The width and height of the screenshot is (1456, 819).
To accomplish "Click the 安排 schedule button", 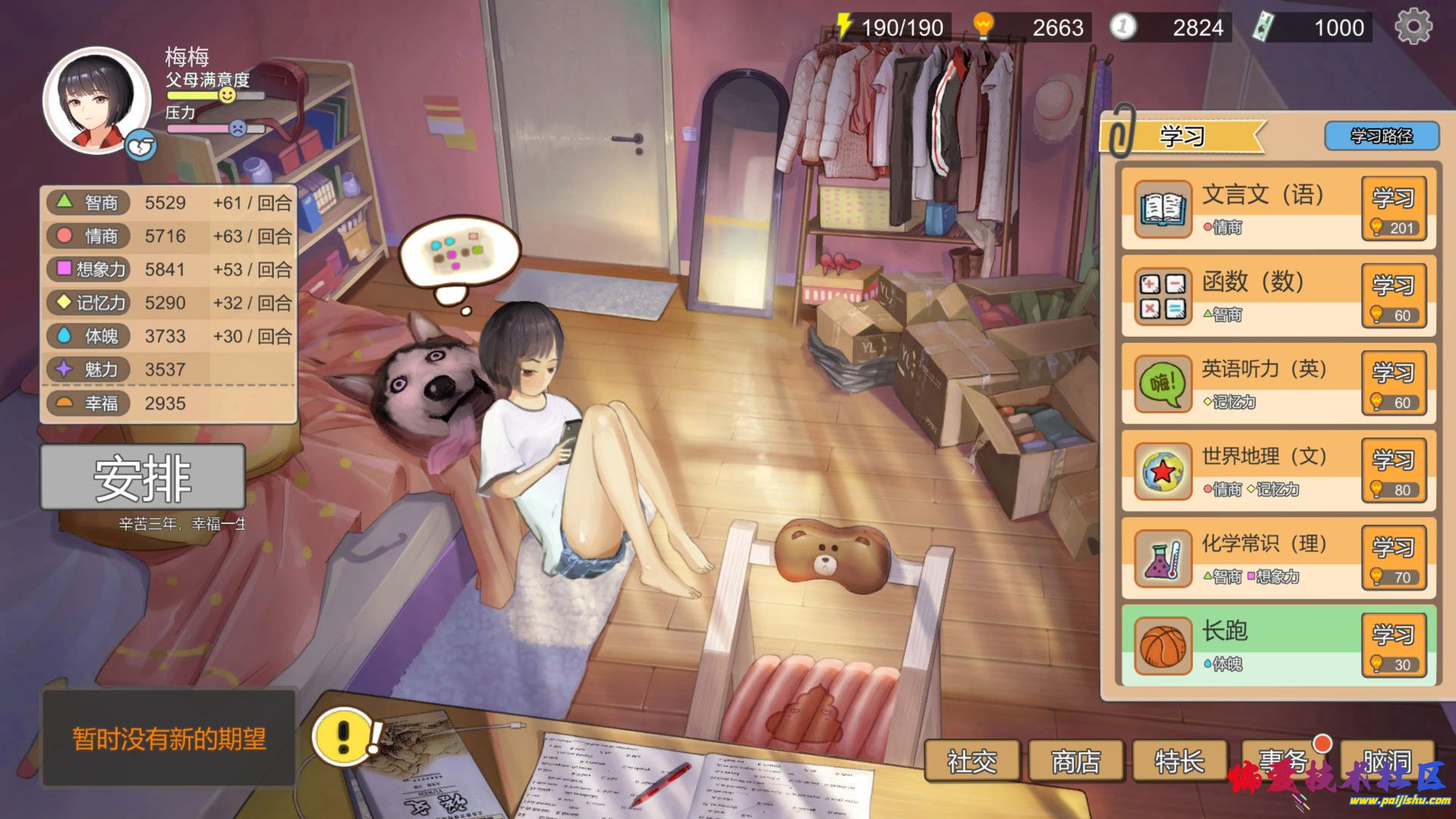I will pos(143,478).
